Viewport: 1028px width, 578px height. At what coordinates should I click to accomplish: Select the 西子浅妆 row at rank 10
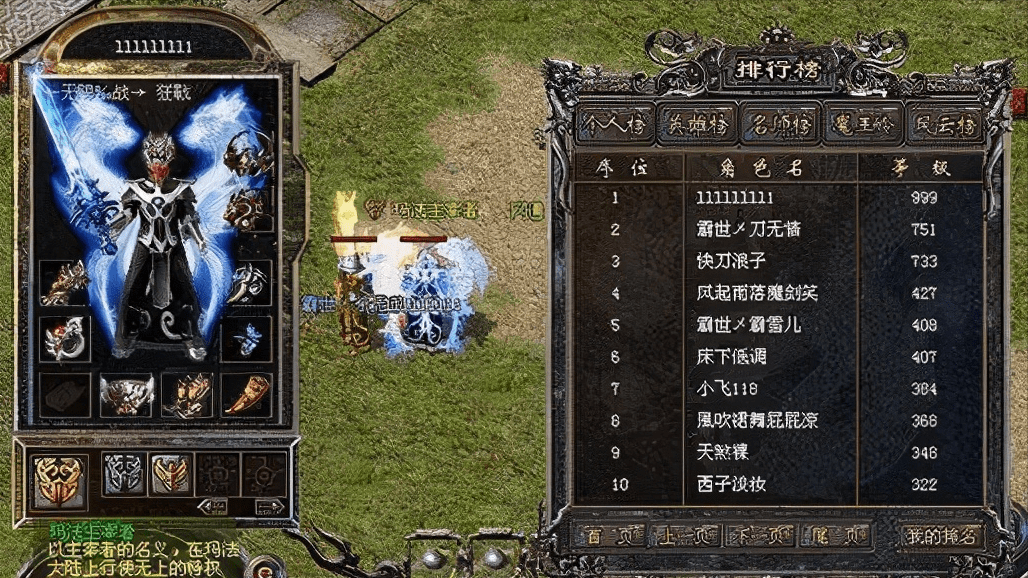click(x=736, y=485)
